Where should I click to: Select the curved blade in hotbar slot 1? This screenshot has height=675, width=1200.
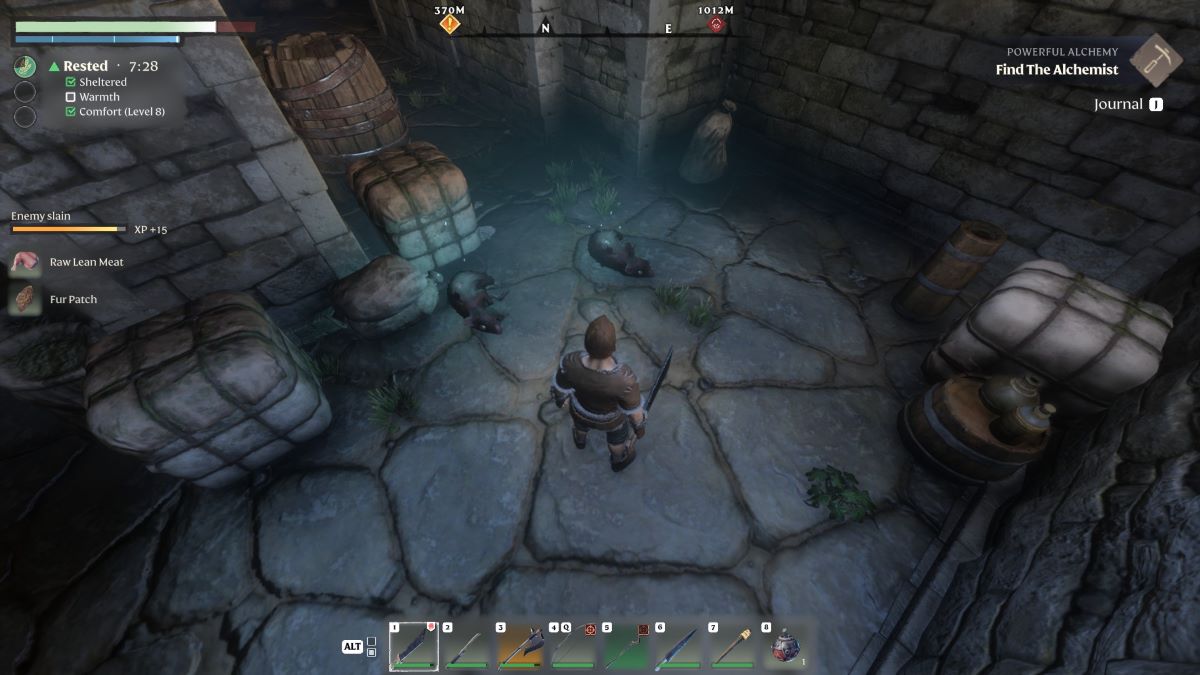413,647
